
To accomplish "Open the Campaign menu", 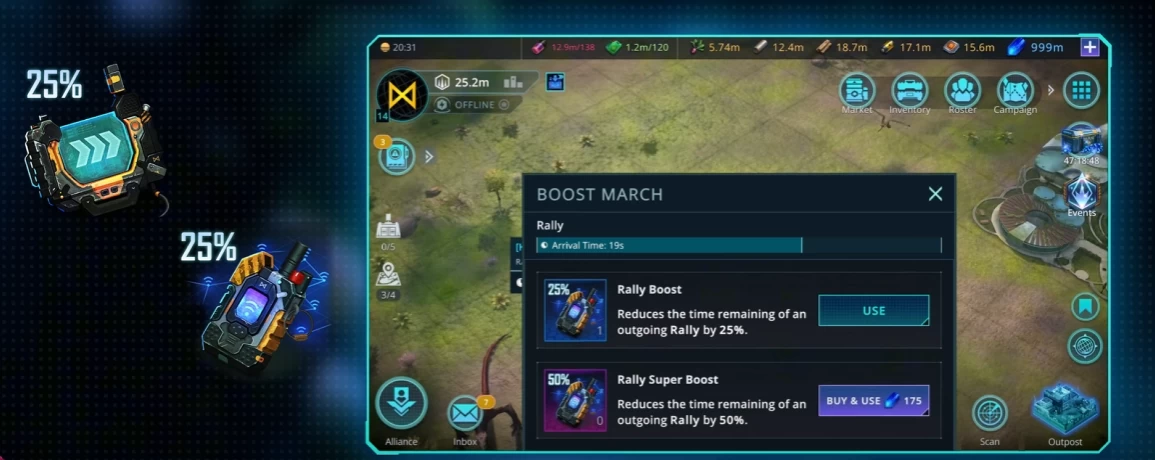I will click(x=1014, y=91).
